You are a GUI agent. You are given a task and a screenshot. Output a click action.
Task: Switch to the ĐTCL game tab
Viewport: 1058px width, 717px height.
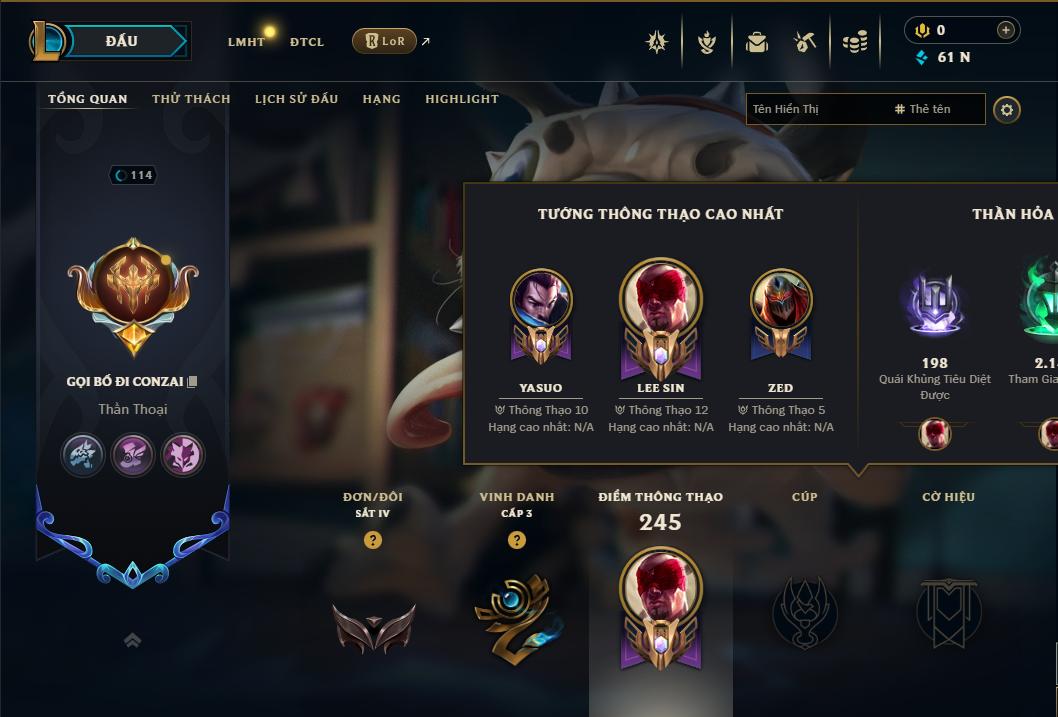point(307,42)
